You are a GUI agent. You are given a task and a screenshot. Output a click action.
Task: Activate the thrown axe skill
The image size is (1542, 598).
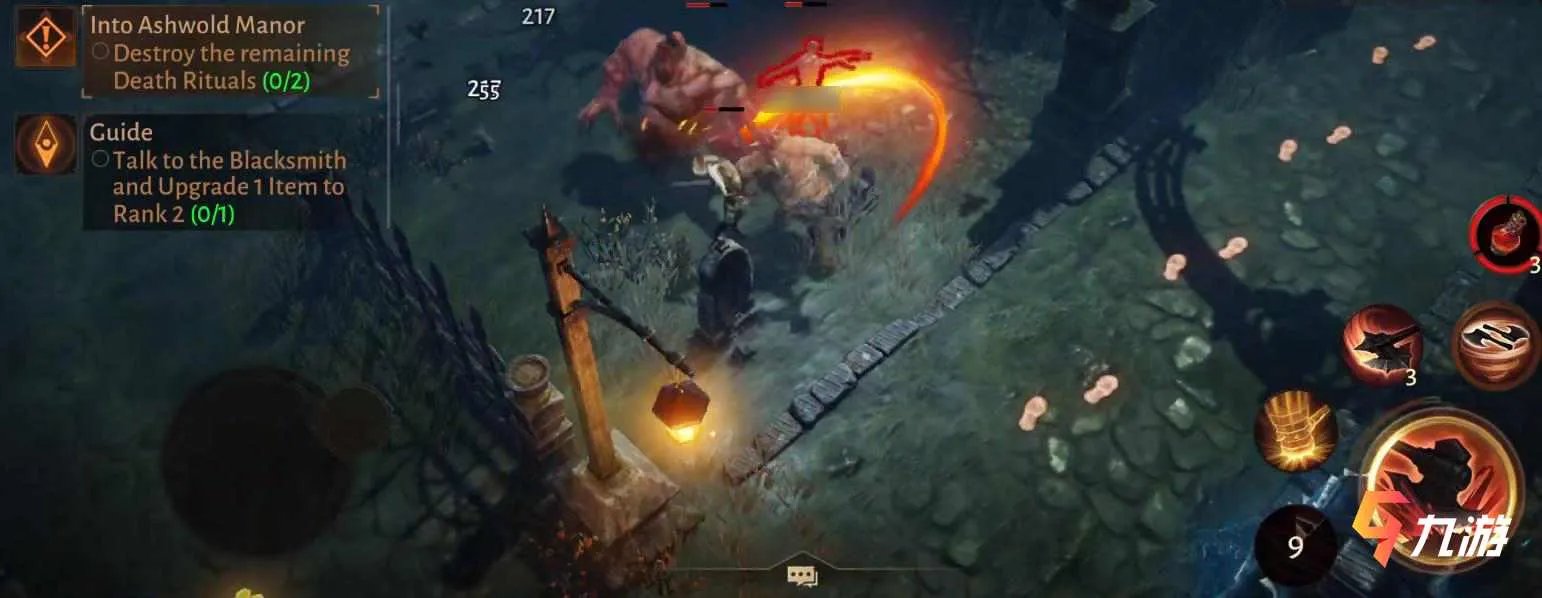1381,343
